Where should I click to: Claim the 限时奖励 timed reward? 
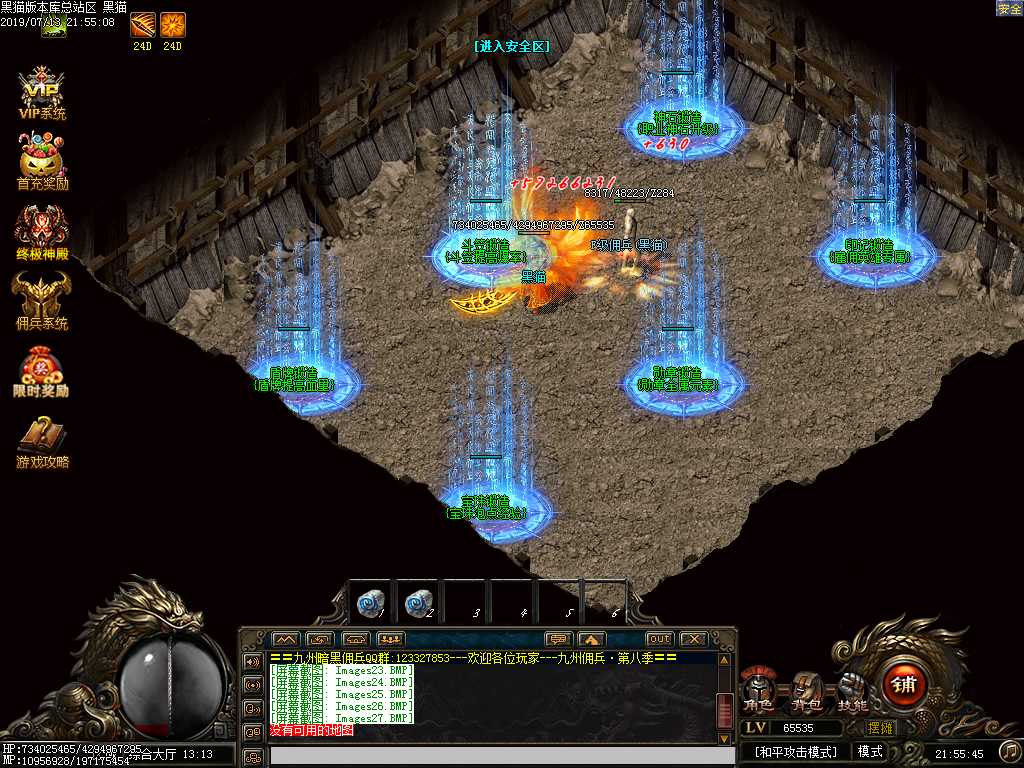pyautogui.click(x=42, y=370)
